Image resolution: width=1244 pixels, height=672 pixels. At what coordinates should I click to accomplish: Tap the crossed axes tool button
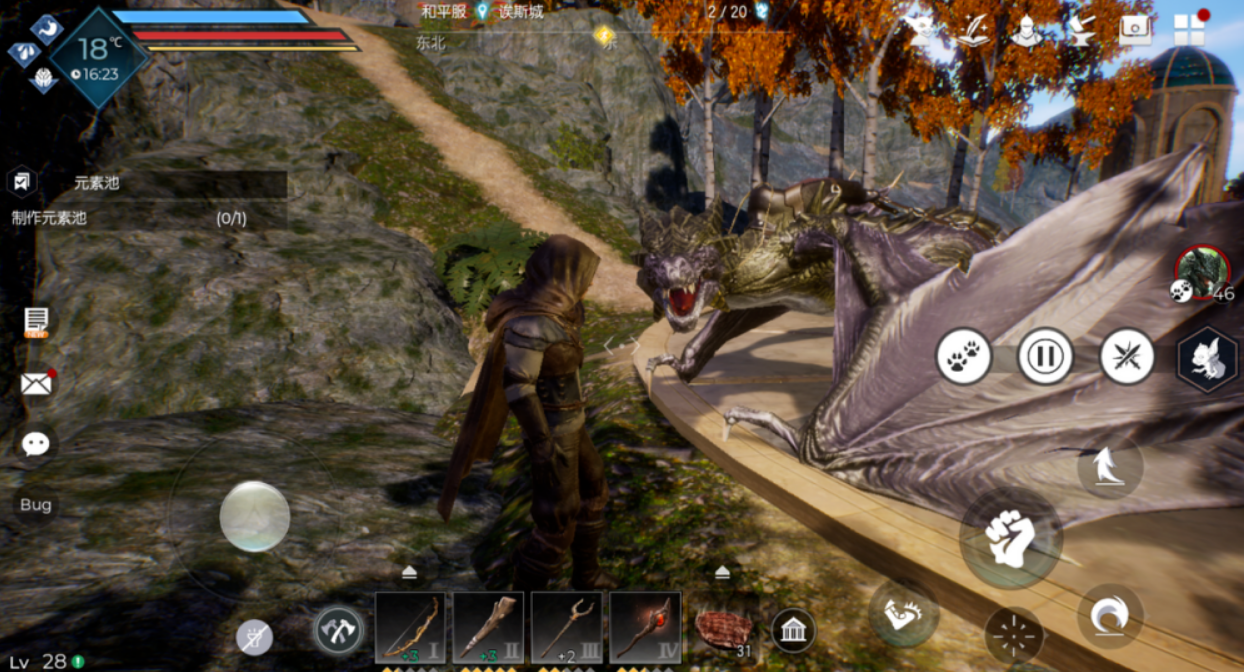(x=338, y=630)
